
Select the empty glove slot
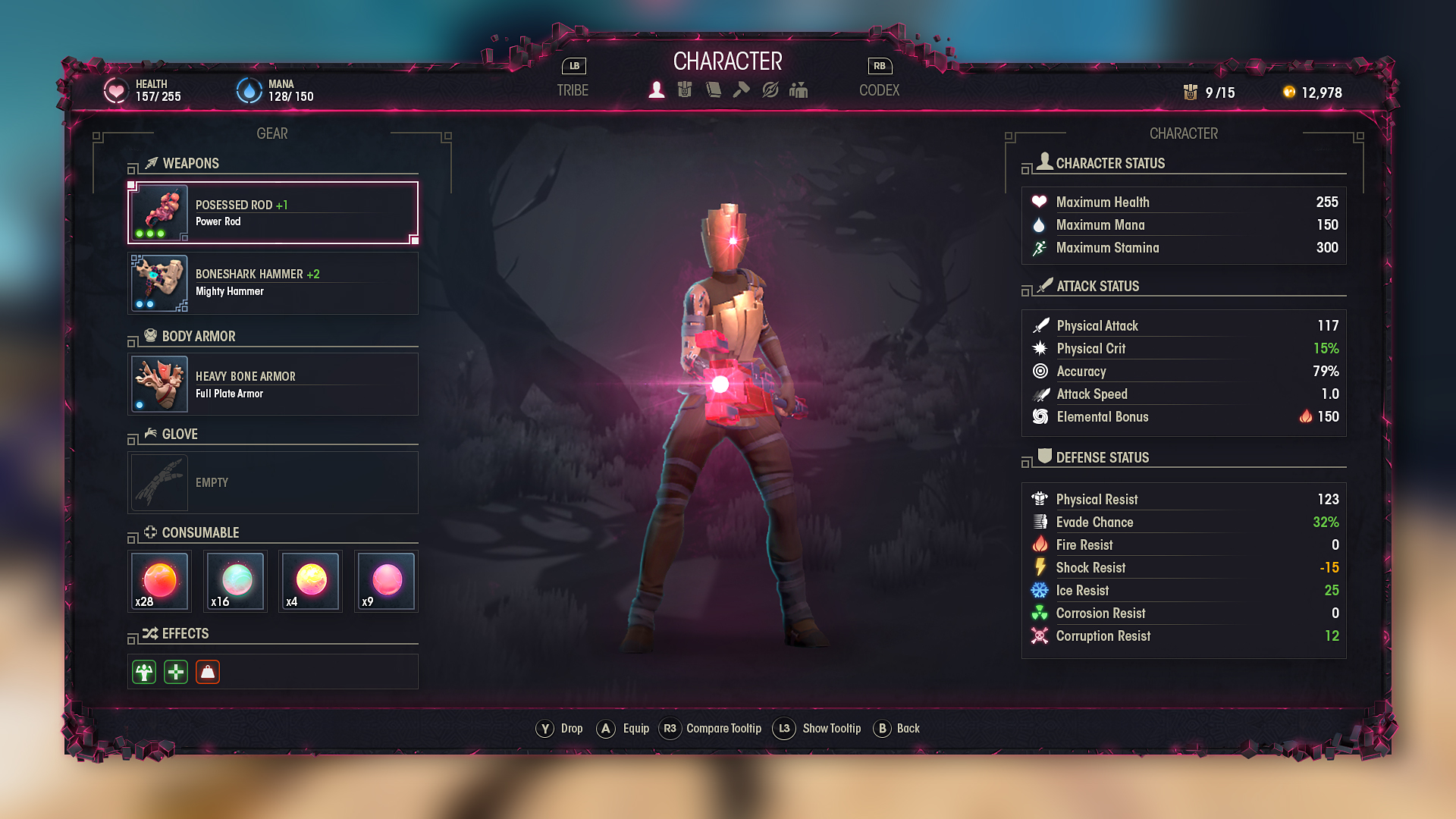tap(273, 483)
